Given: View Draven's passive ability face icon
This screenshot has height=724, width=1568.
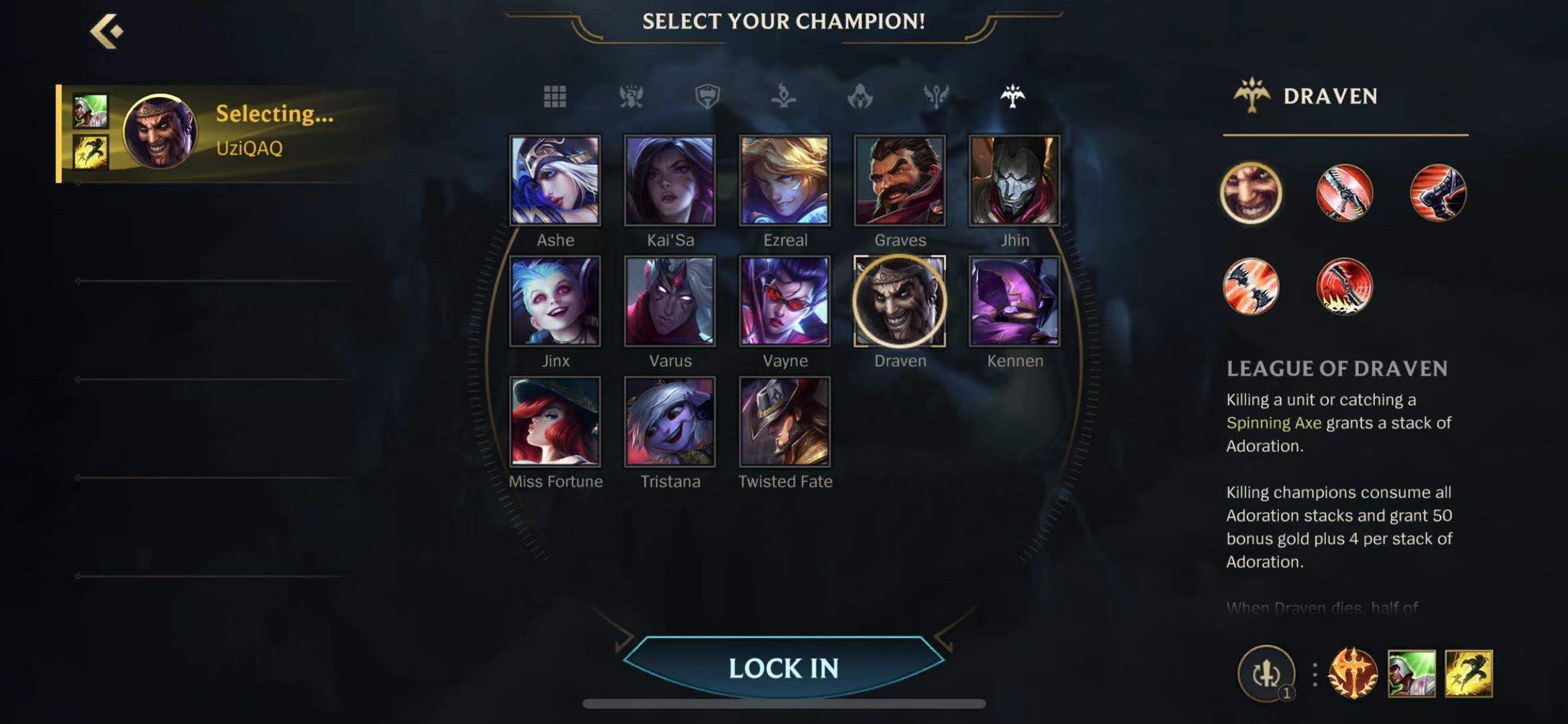Looking at the screenshot, I should click(1251, 193).
